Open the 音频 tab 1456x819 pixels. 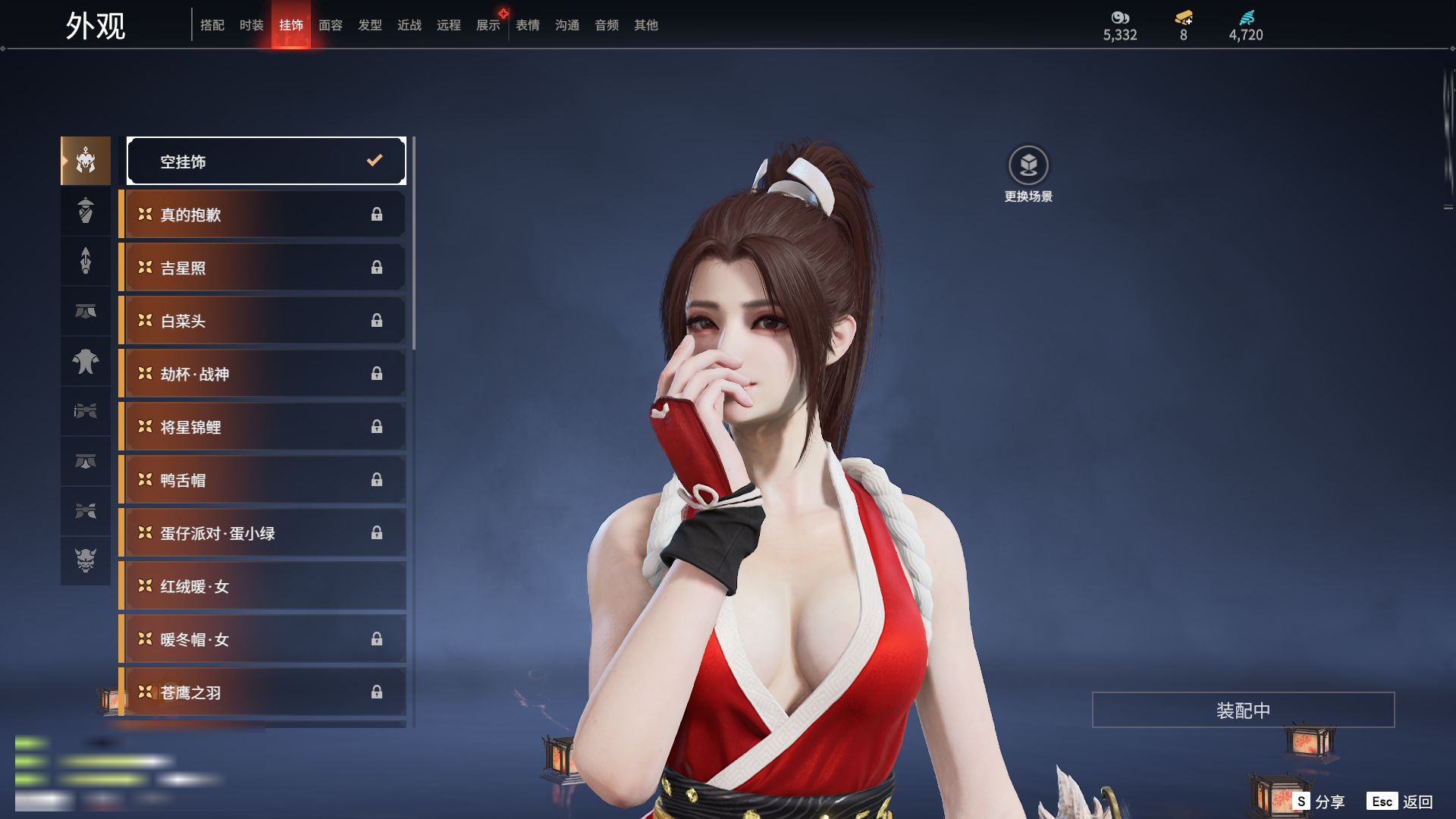[x=606, y=25]
